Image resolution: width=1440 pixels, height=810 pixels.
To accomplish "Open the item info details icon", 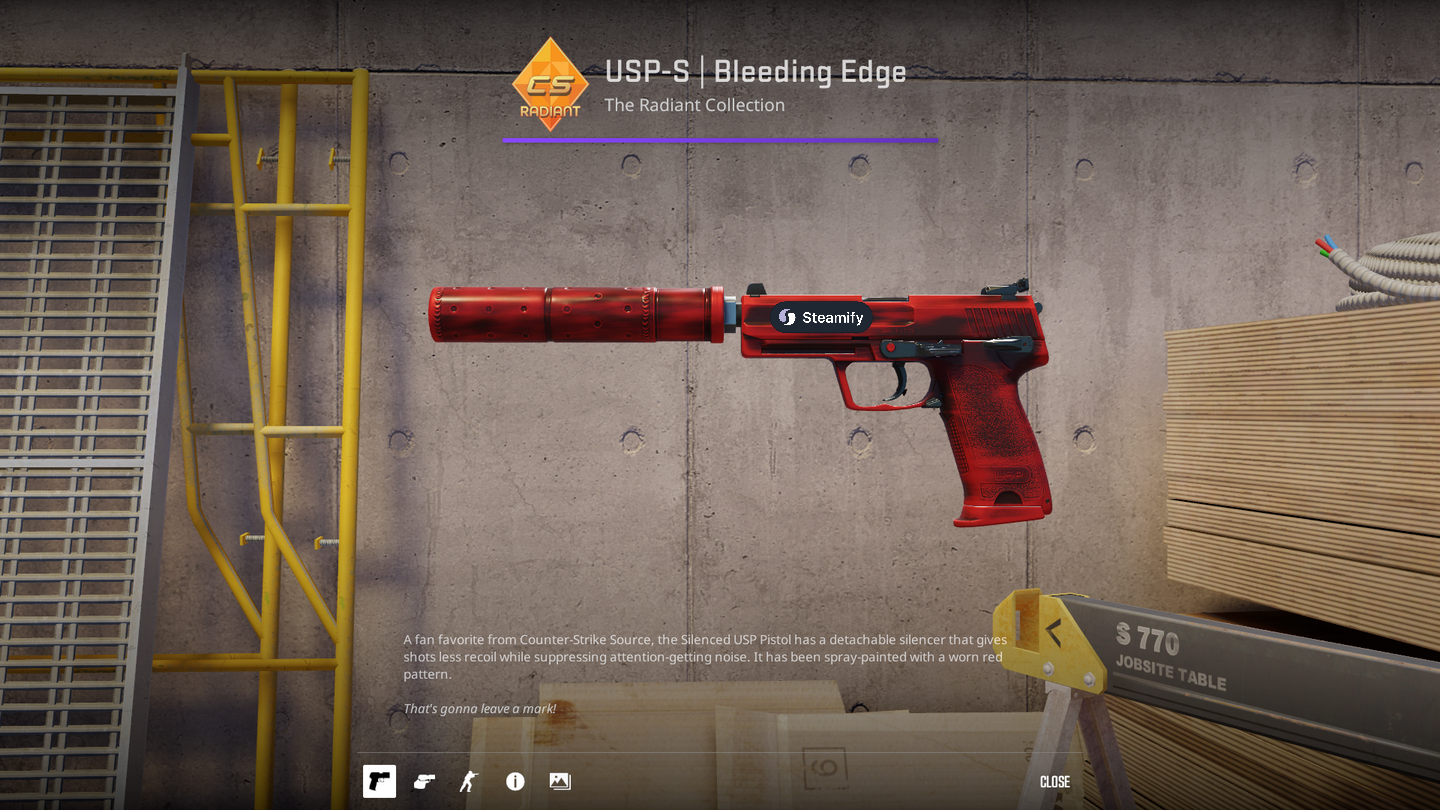I will point(515,781).
